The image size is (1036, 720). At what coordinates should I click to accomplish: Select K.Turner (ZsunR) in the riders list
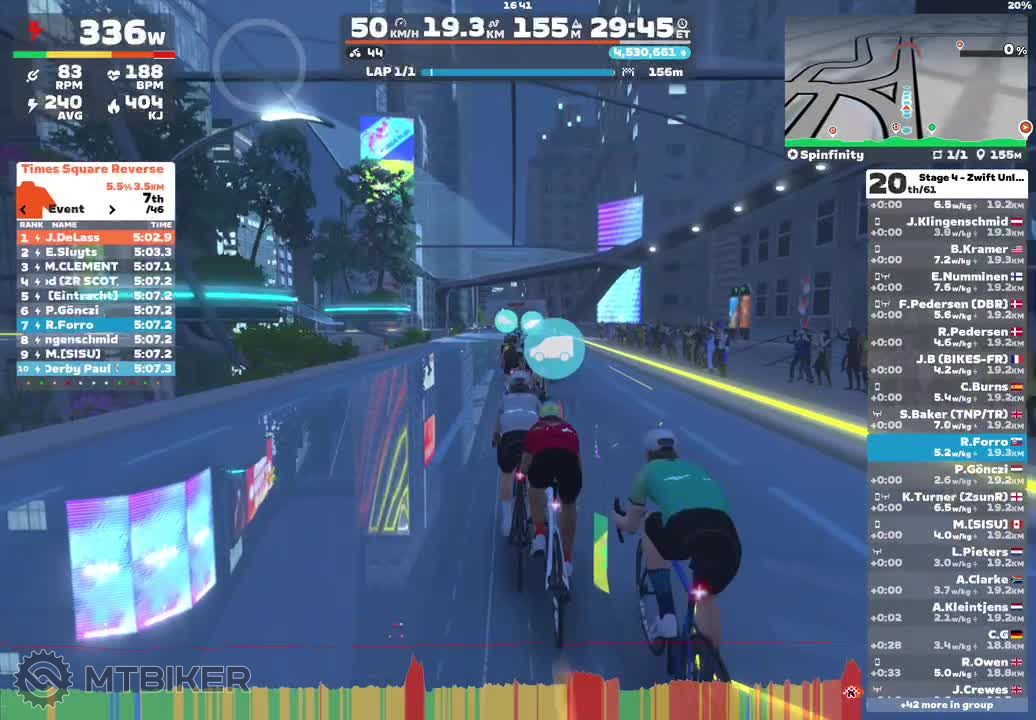[x=946, y=502]
